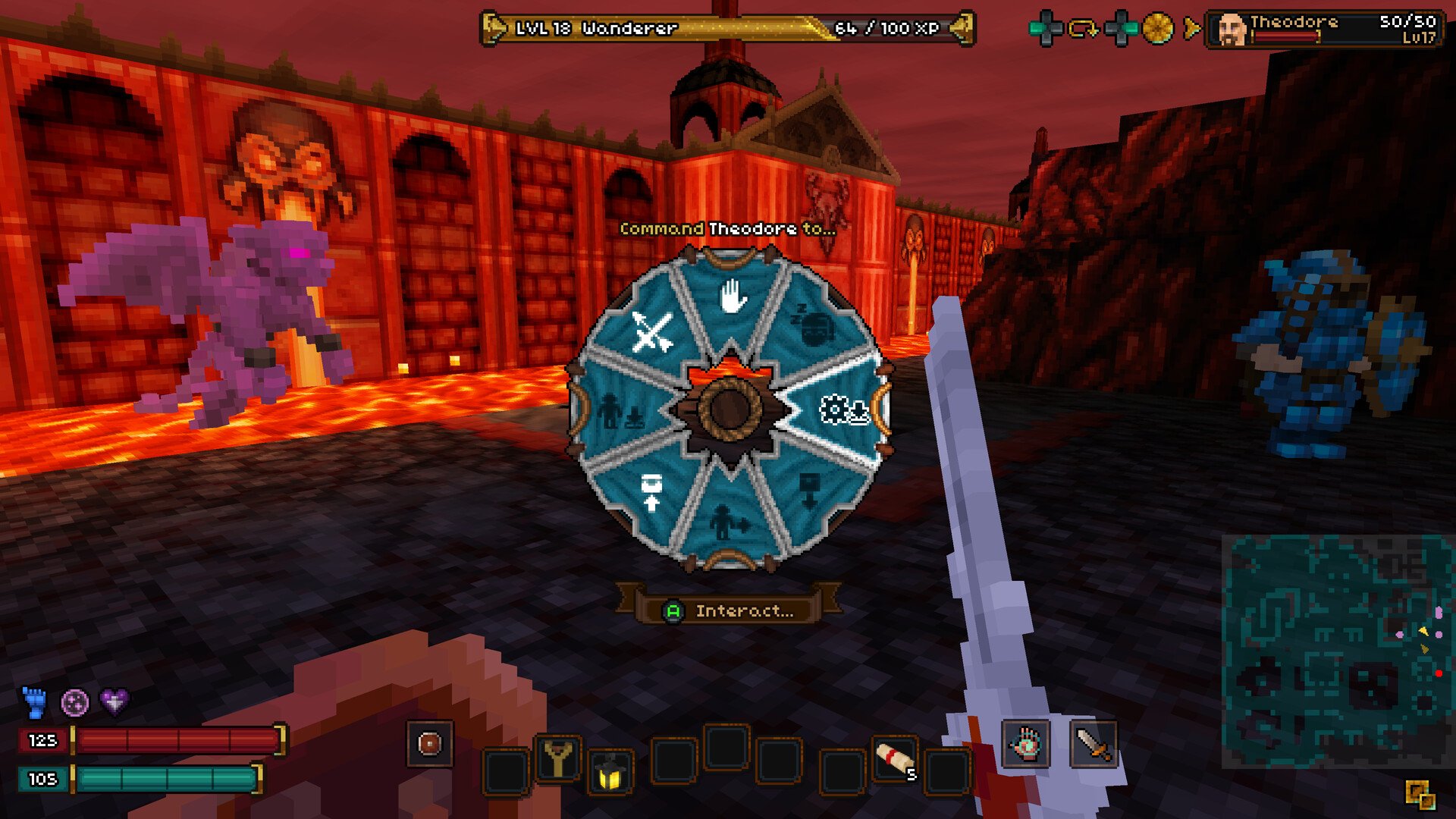Click the overlapping squares icon in corner
The height and width of the screenshot is (819, 1456).
[x=1420, y=795]
